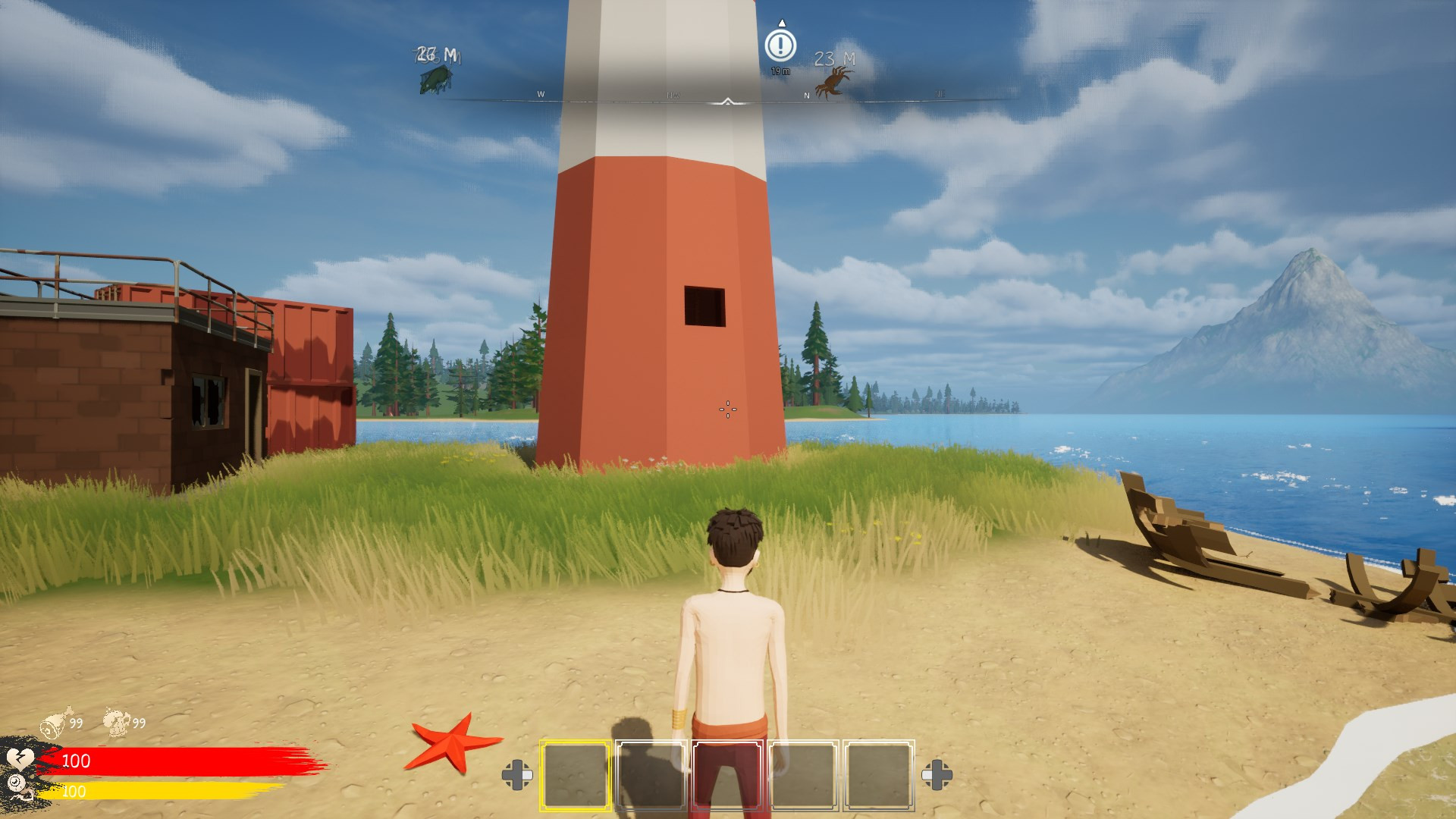Viewport: 1456px width, 819px height.
Task: Select the yellow-highlighted hotbar slot
Action: coord(576,775)
